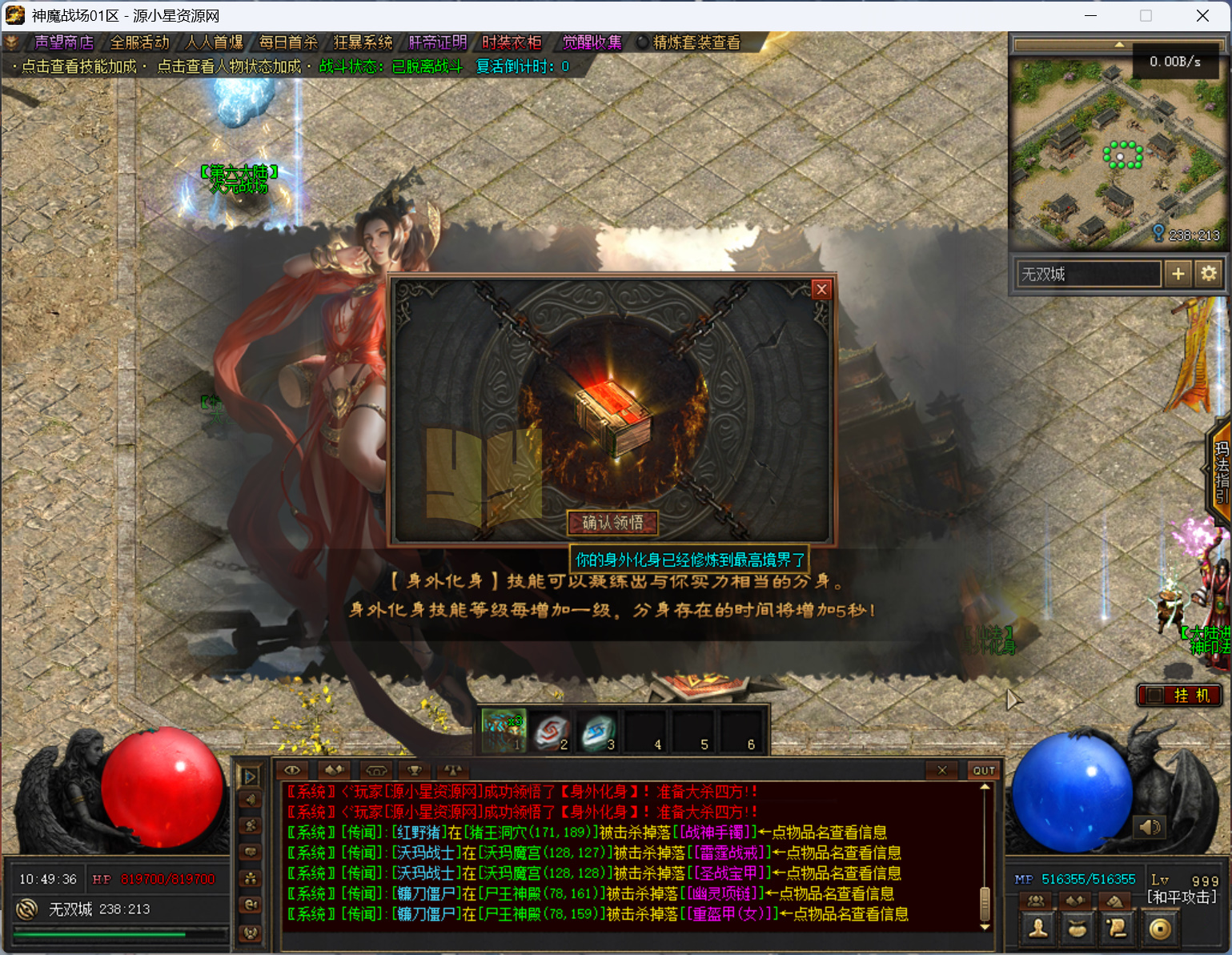Open the gear settings beside the map name
The width and height of the screenshot is (1232, 955).
1209,274
